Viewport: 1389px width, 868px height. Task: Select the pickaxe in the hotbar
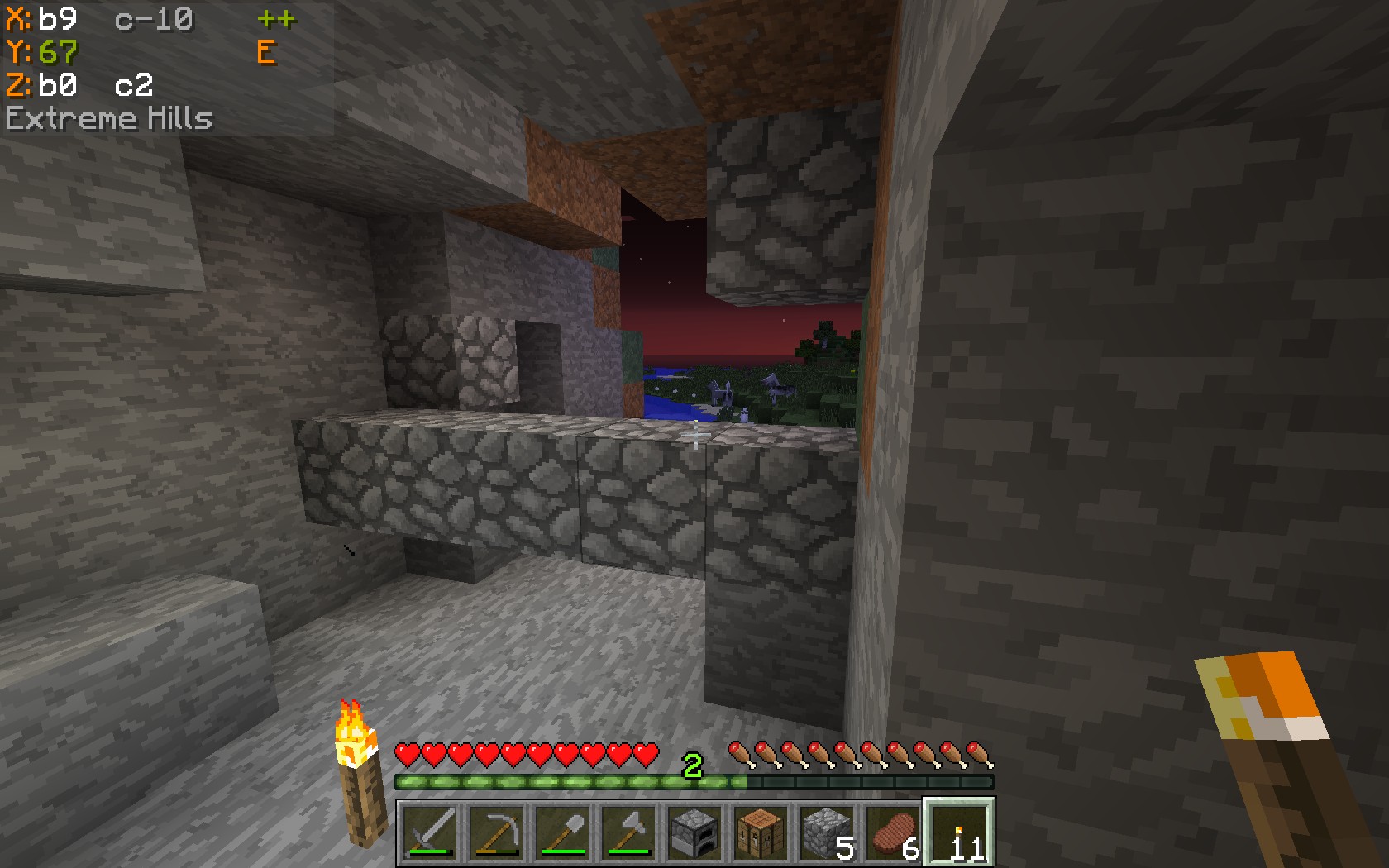coord(497,832)
